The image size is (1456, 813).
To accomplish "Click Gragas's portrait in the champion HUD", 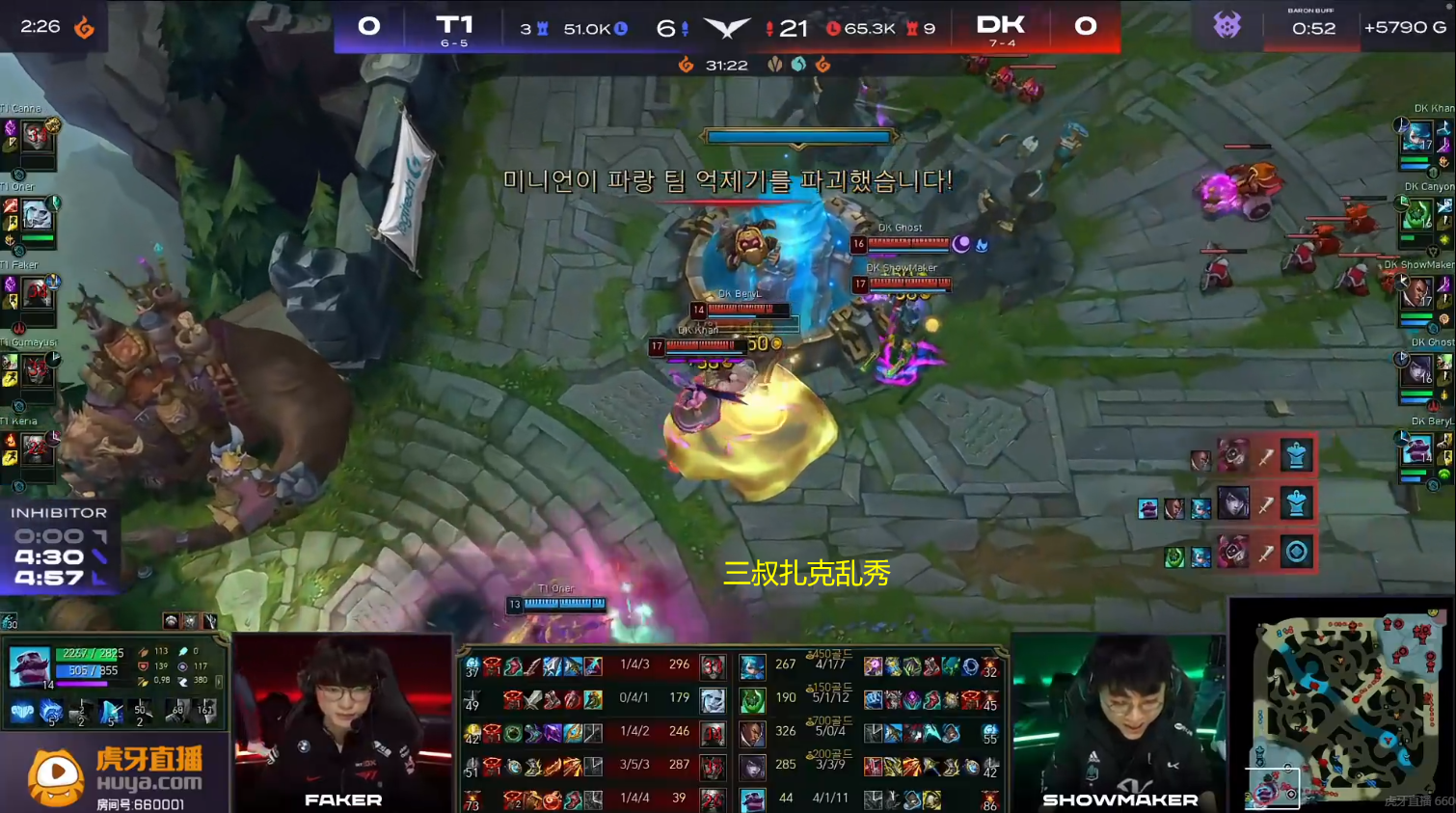I will click(x=30, y=665).
